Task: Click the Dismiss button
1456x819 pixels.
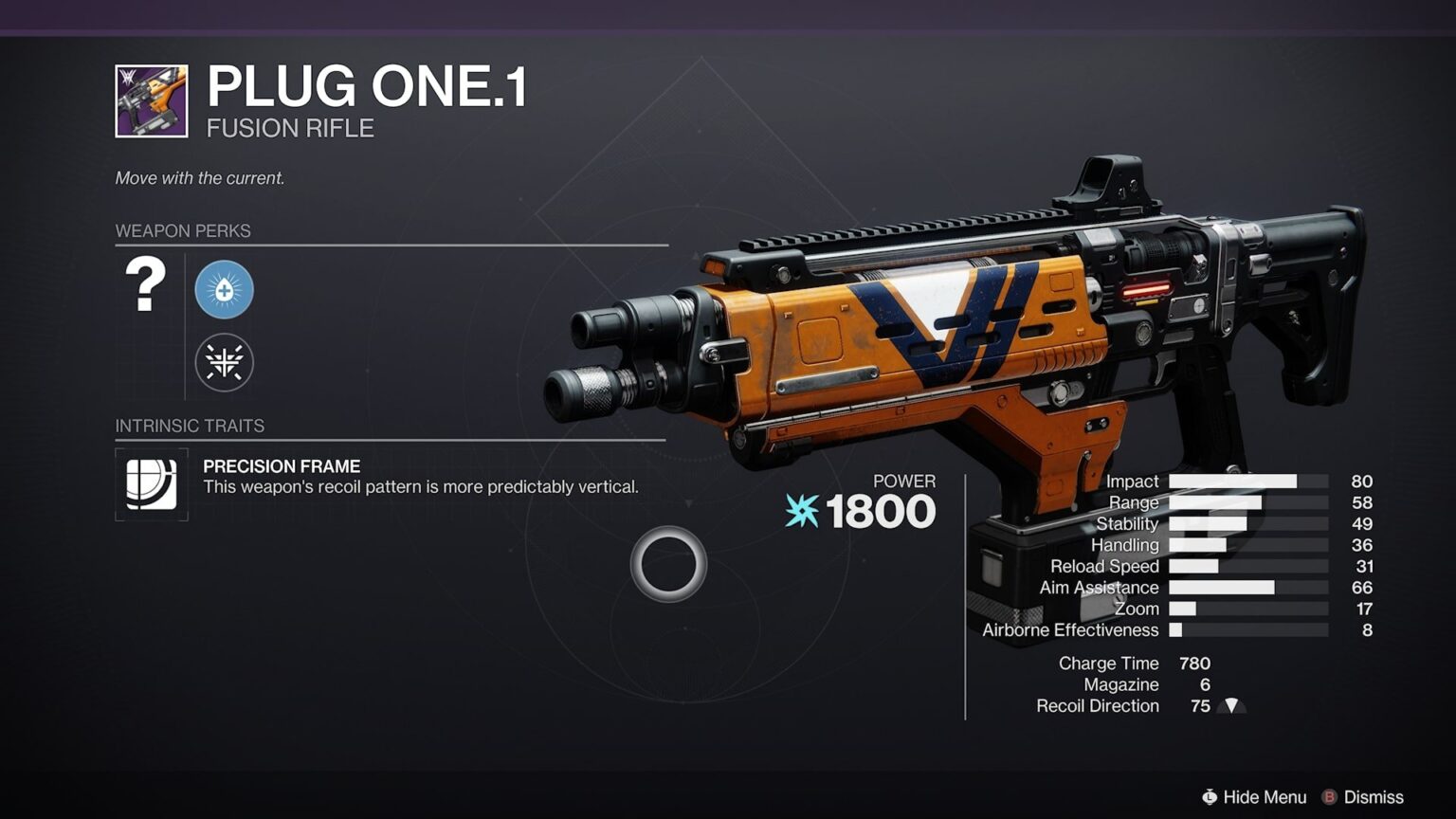Action: tap(1365, 797)
